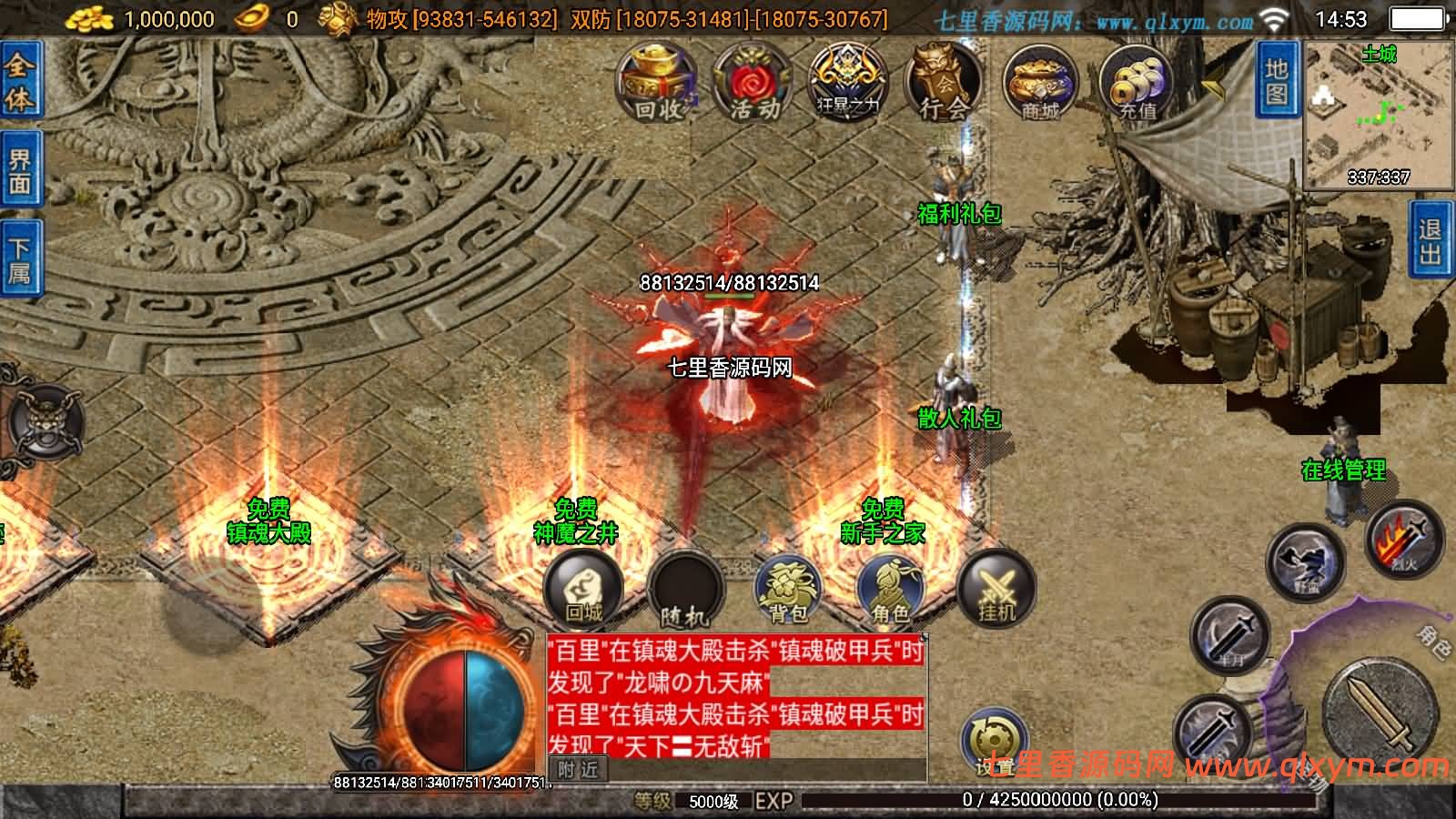Image resolution: width=1456 pixels, height=819 pixels.
Task: Select the 狂暴之力 icon
Action: coord(844,82)
